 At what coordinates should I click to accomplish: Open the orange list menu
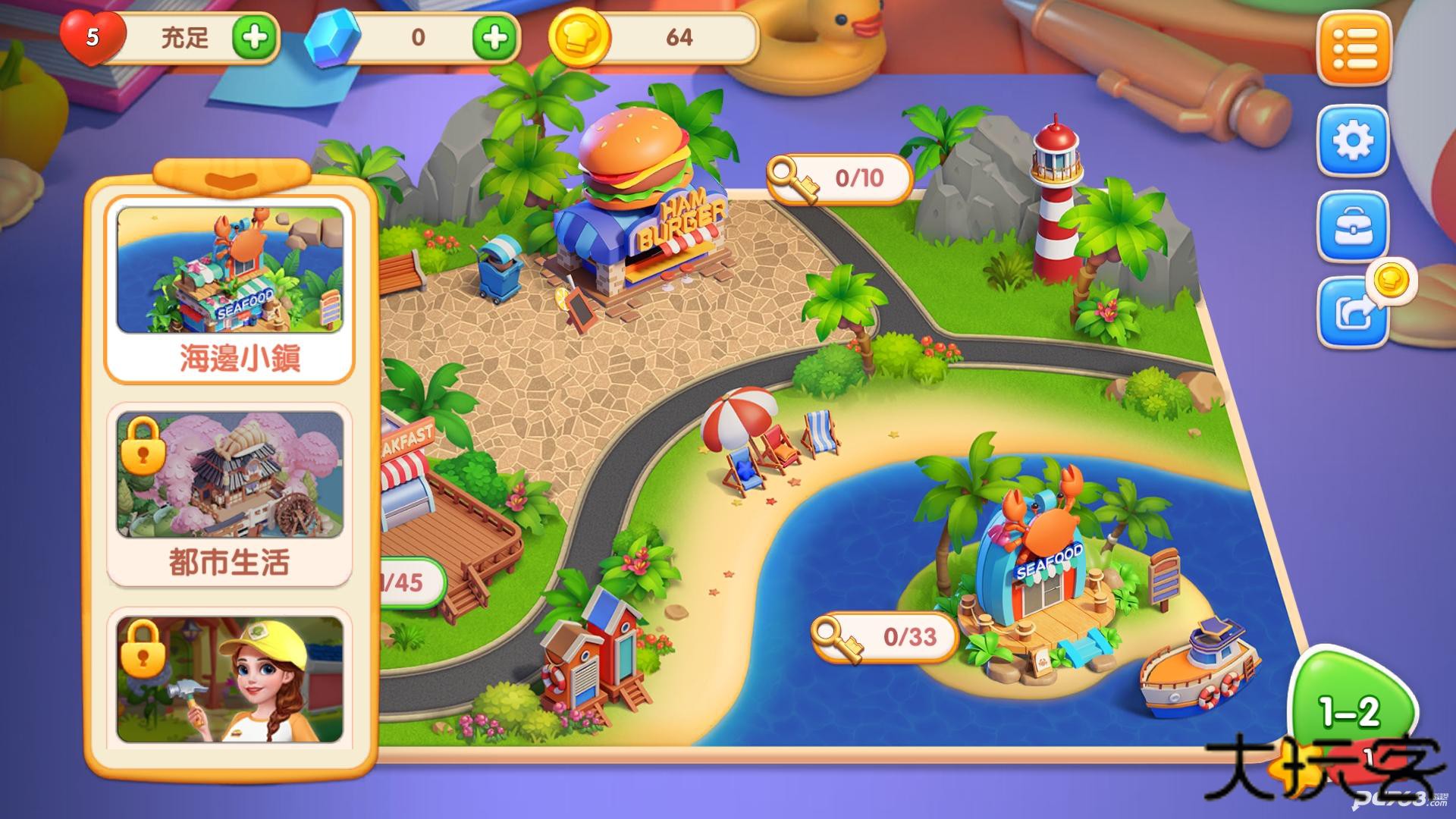coord(1354,49)
